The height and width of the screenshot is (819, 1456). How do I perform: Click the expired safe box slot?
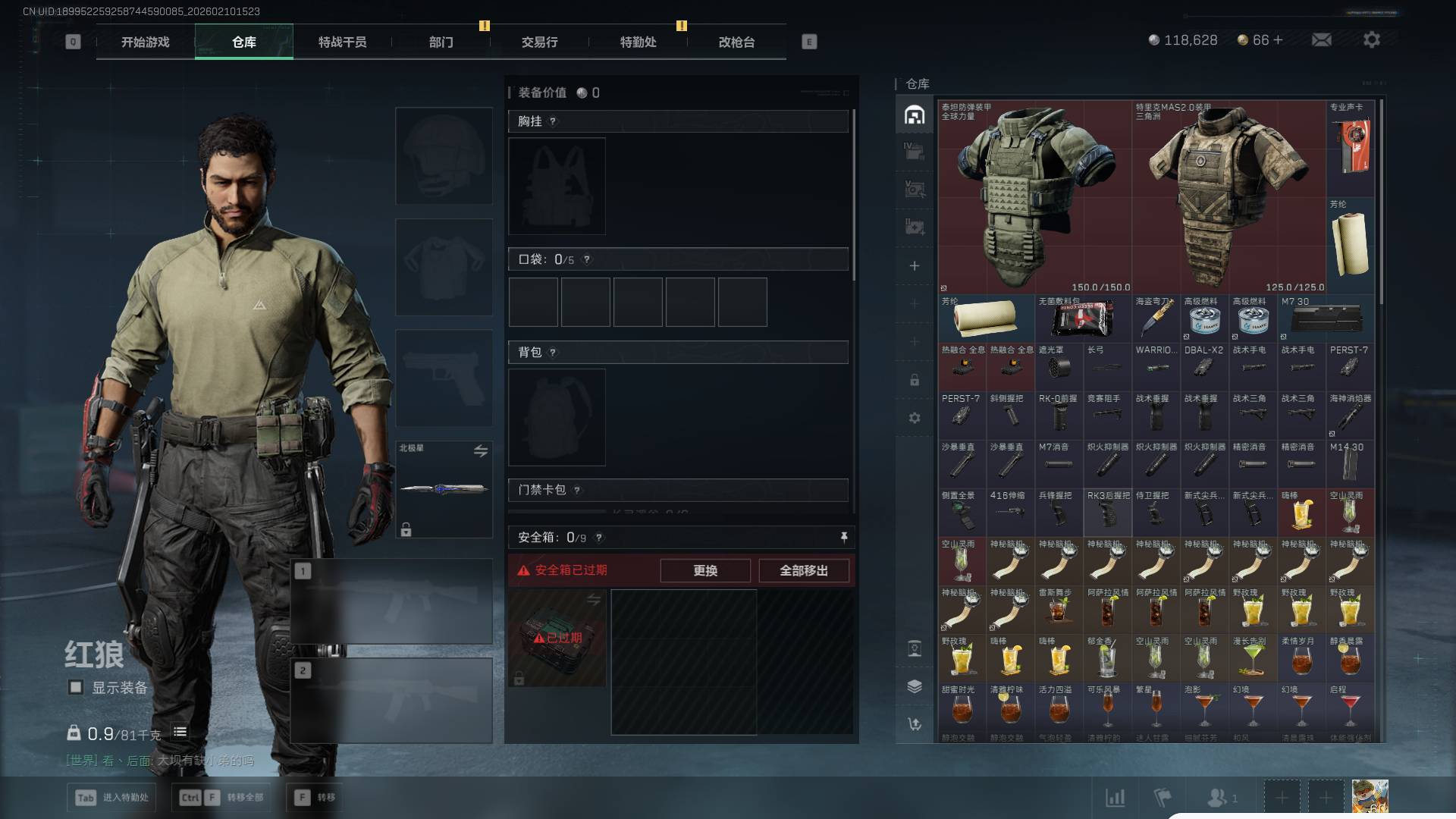coord(557,638)
